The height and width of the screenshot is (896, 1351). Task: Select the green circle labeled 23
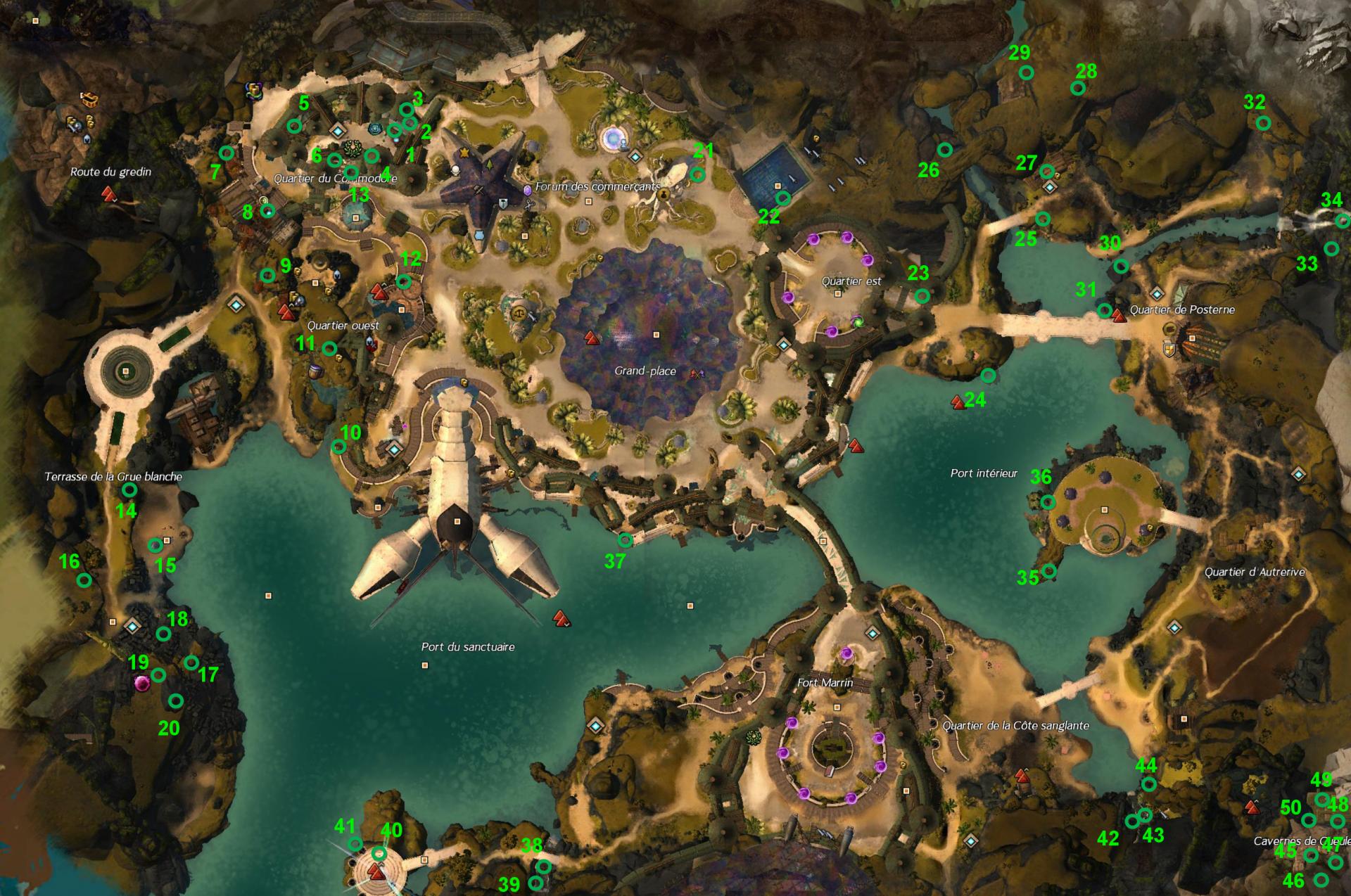tap(922, 296)
